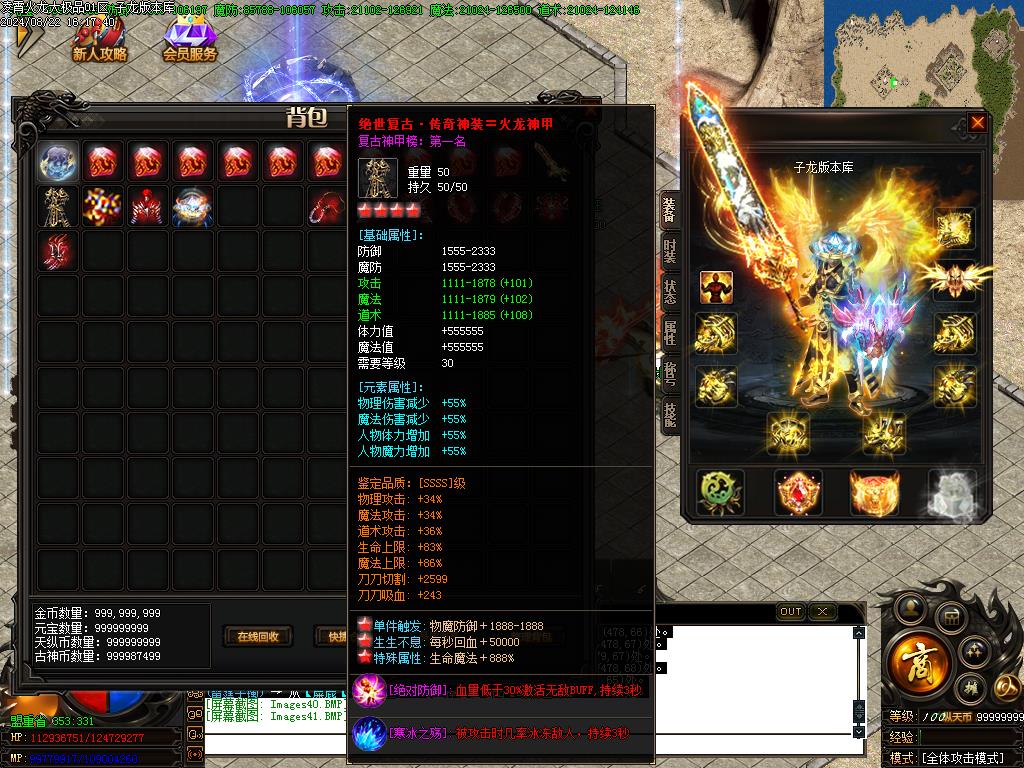The image size is (1024, 768).
Task: Select the 装备 equipment tab
Action: [x=669, y=211]
